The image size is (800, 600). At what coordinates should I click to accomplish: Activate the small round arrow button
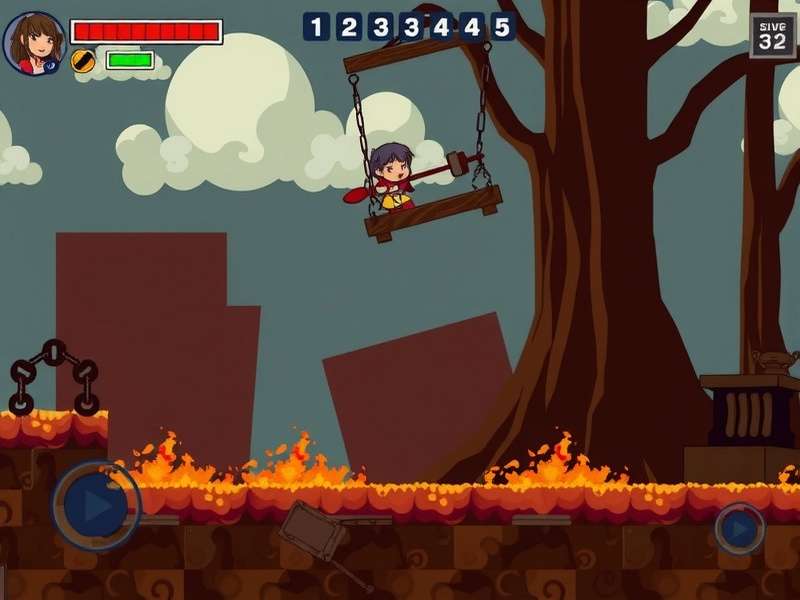pos(740,528)
